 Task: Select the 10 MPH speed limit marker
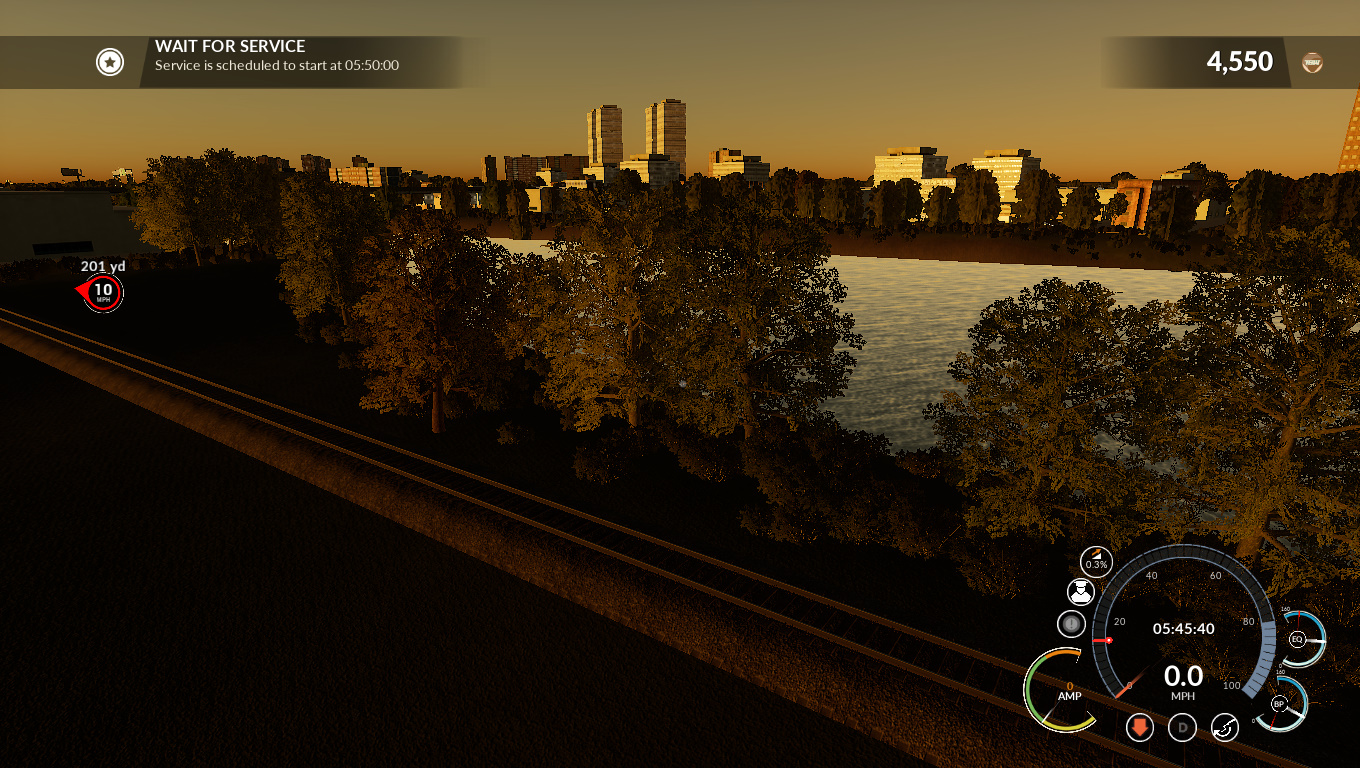[103, 292]
